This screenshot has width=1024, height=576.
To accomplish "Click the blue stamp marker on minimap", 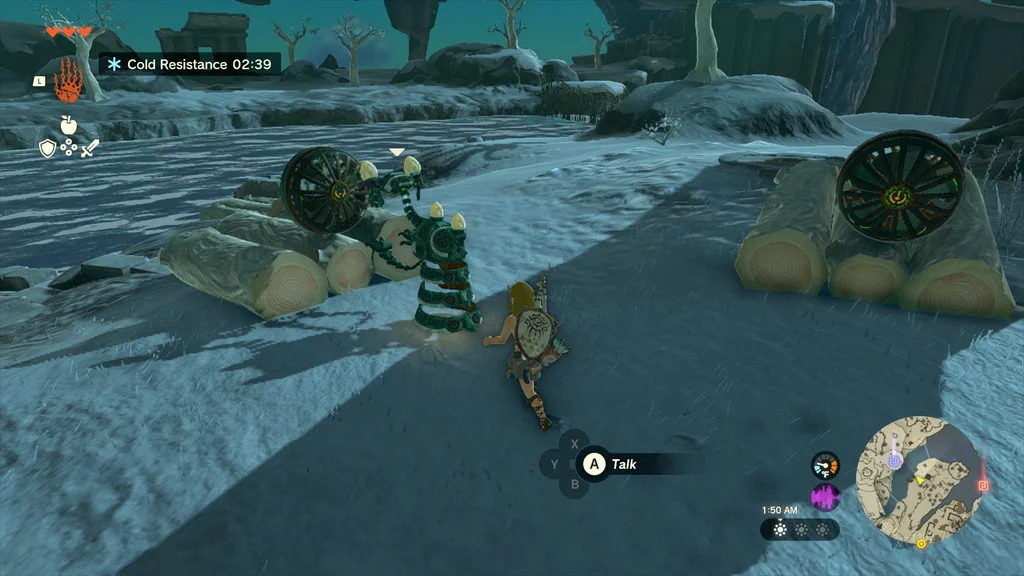I will [895, 461].
